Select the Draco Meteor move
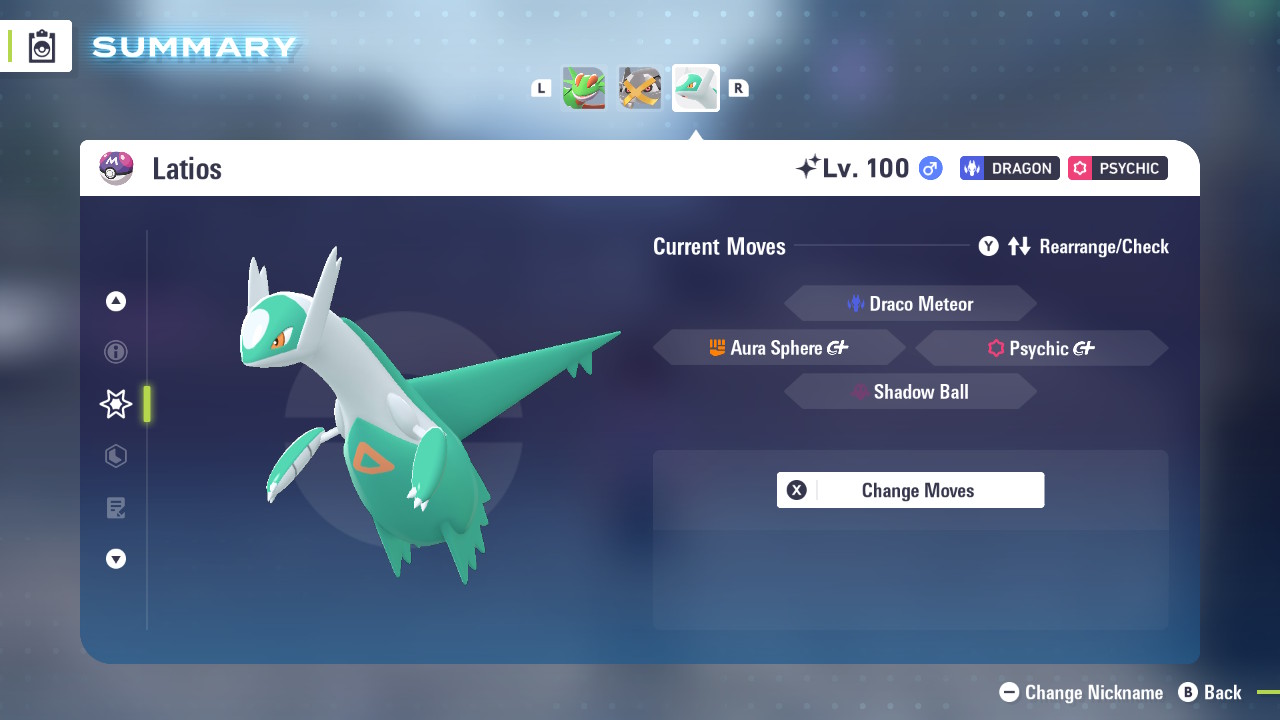Screen dimensions: 1280x720 (x=910, y=303)
